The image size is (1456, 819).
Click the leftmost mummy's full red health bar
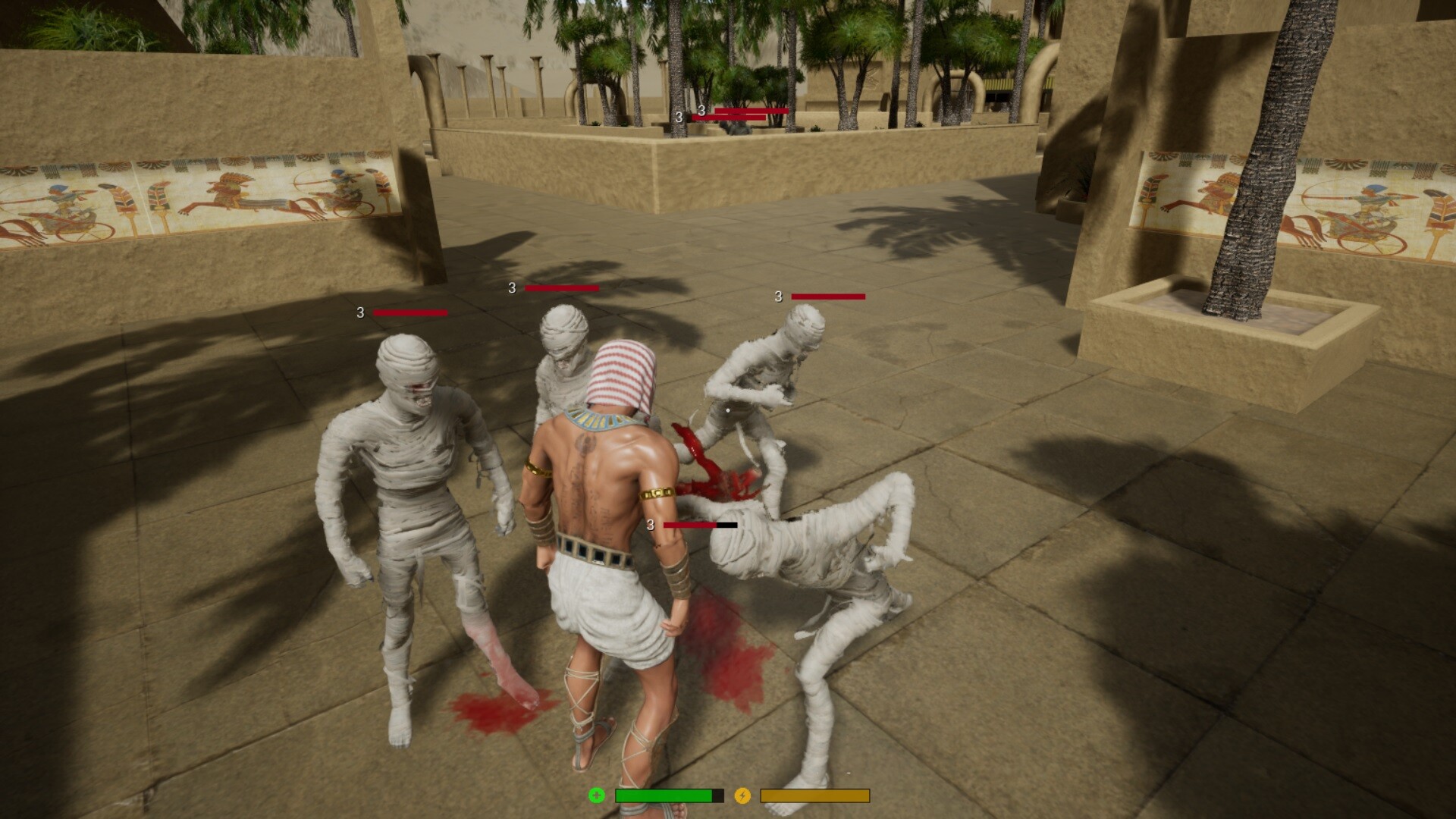coord(410,312)
